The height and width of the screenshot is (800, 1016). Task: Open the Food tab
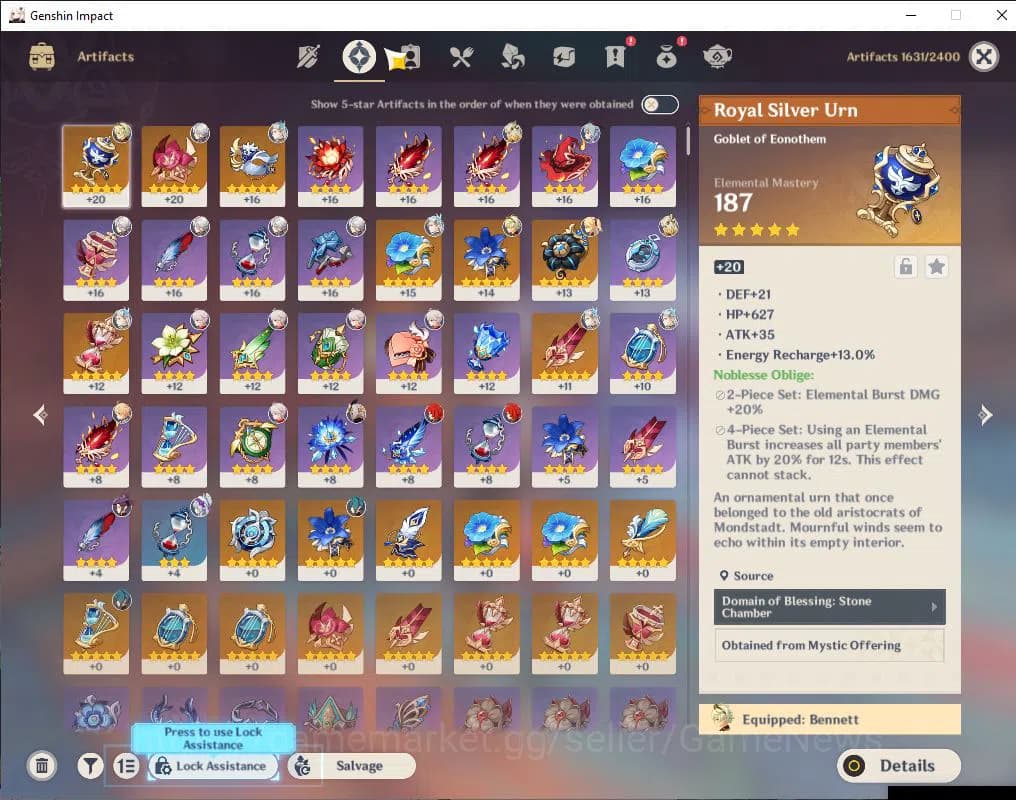click(x=461, y=57)
